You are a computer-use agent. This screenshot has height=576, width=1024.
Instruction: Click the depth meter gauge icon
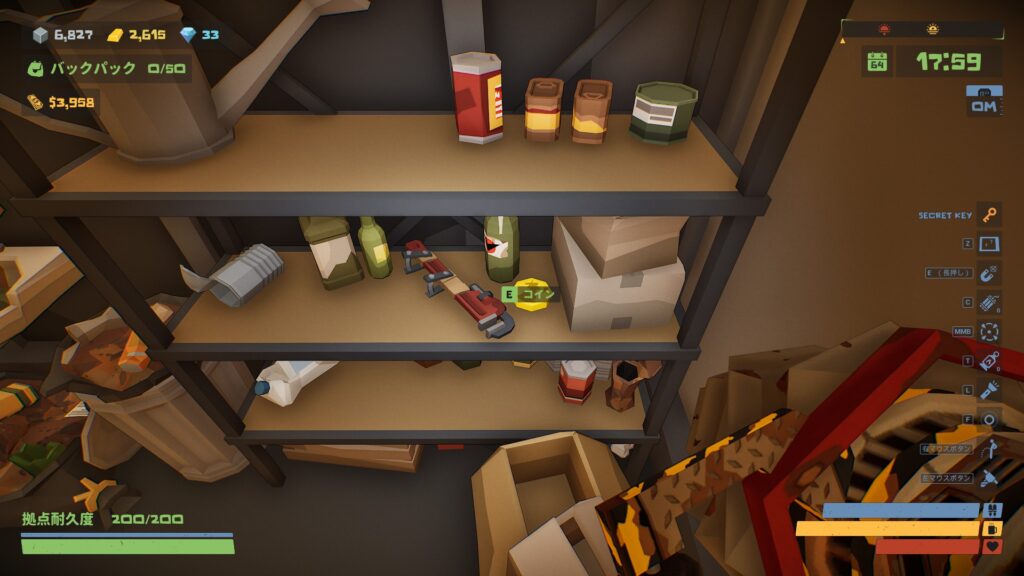[984, 101]
